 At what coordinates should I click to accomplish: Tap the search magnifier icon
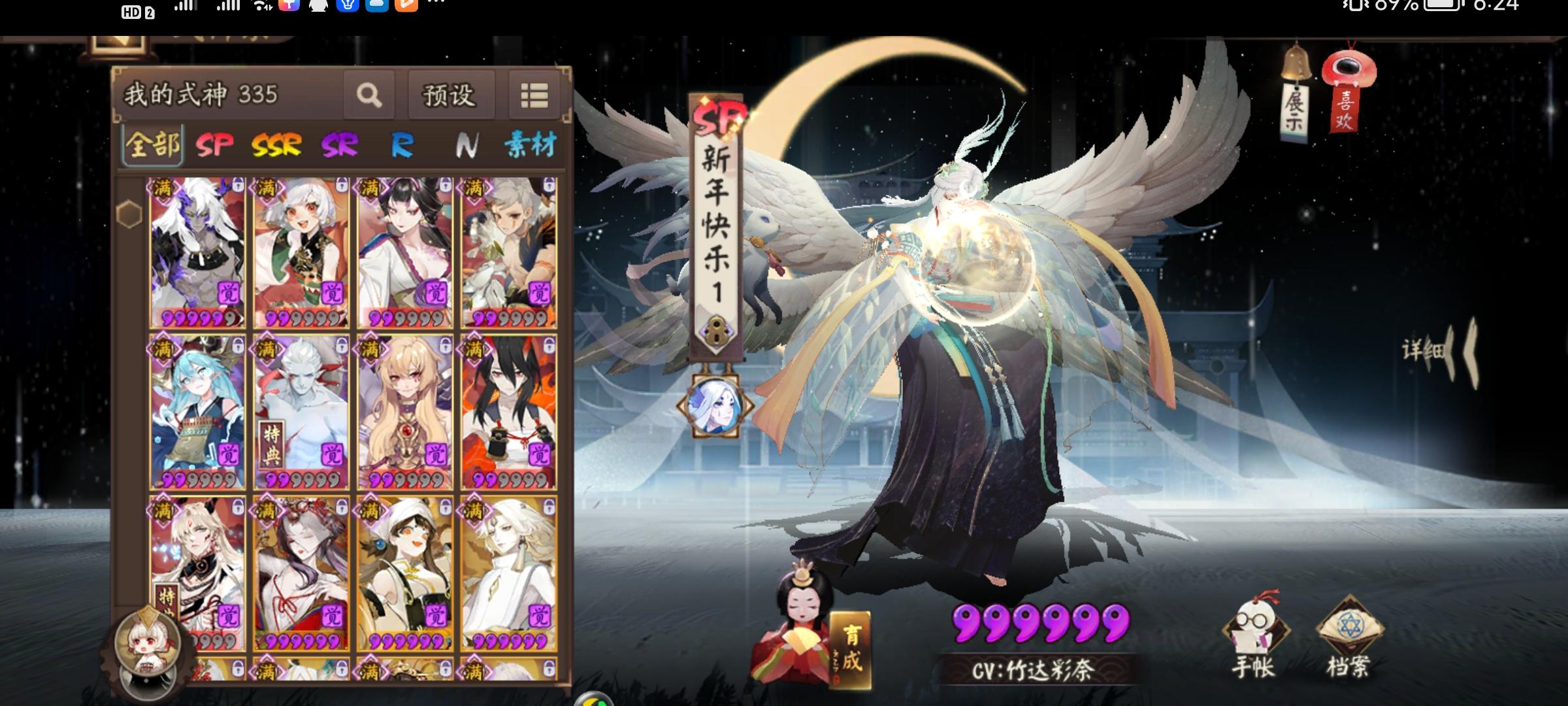(369, 95)
